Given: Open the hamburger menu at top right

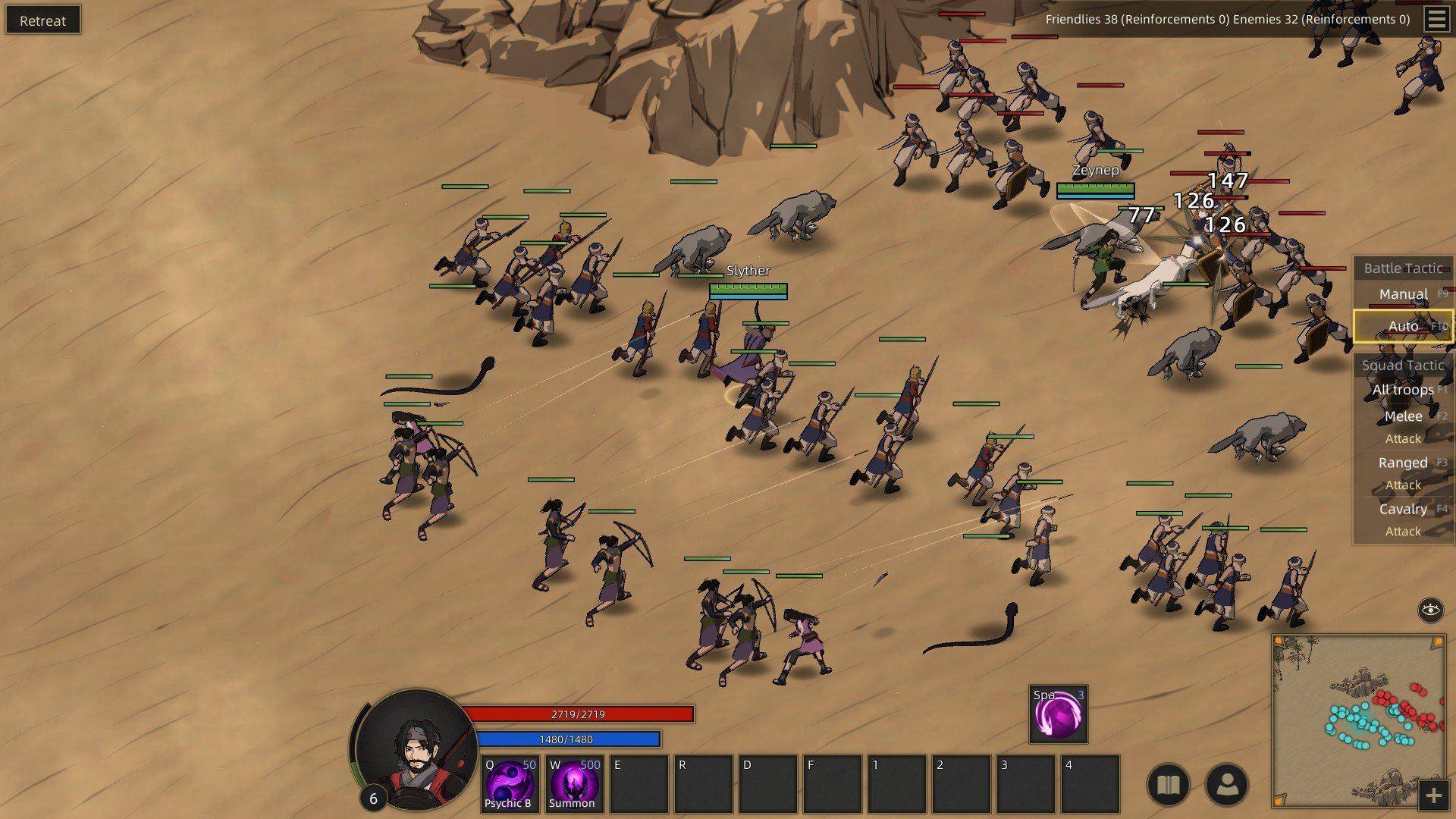Looking at the screenshot, I should pos(1436,20).
